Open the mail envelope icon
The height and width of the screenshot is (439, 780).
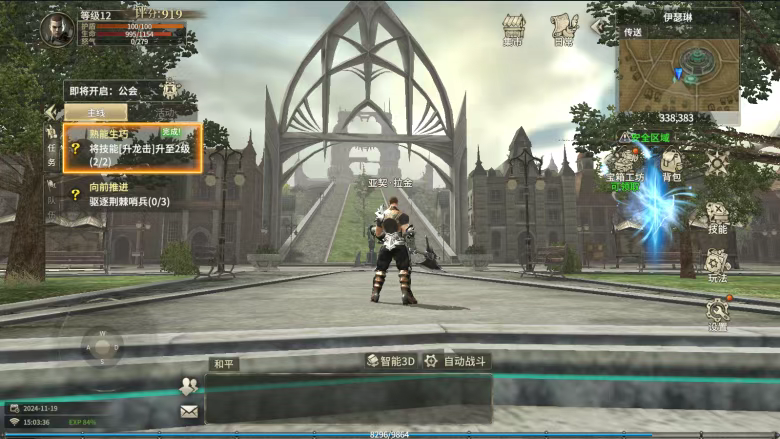coord(188,411)
